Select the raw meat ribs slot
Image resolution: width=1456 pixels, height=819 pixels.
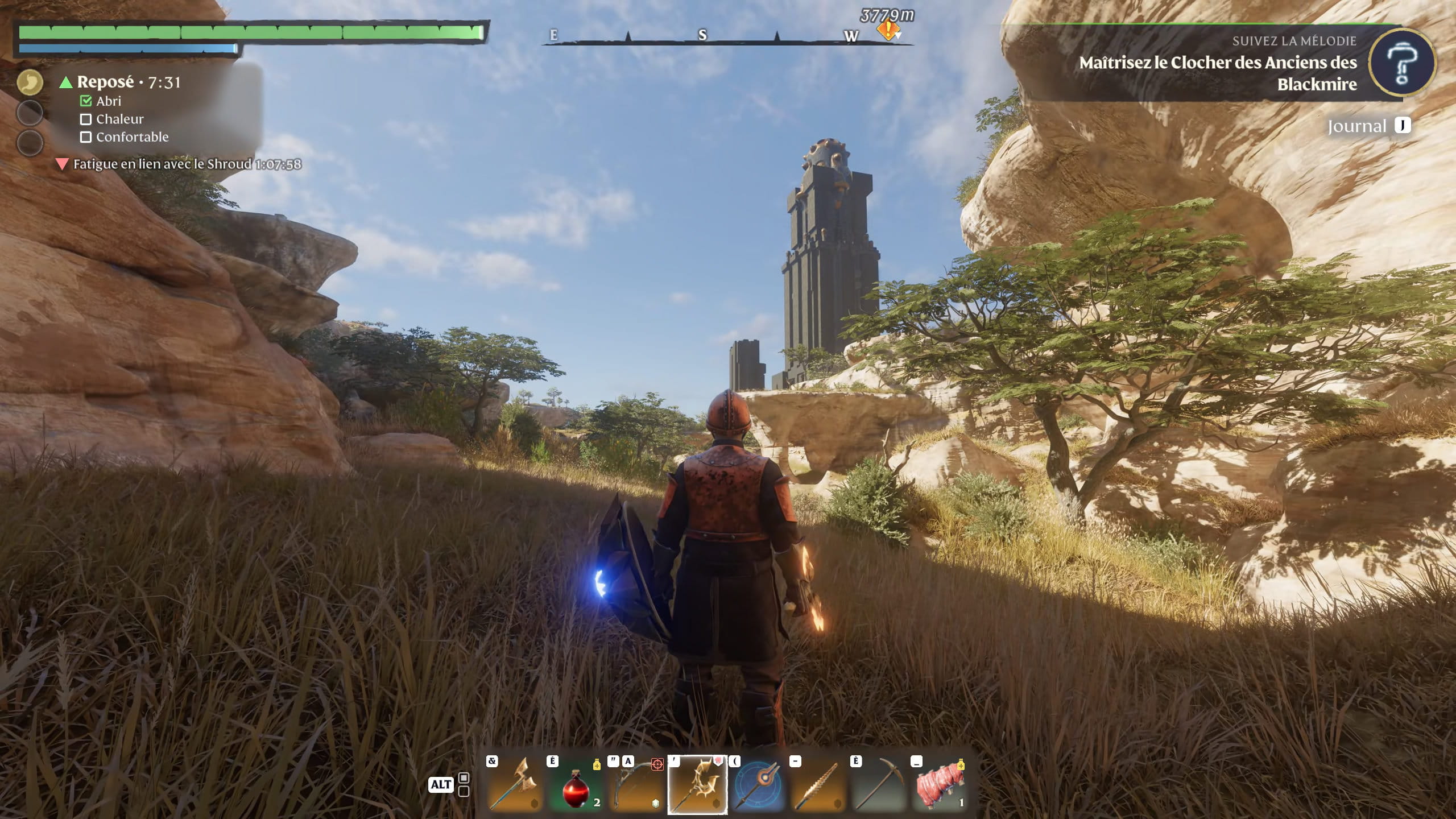click(940, 784)
